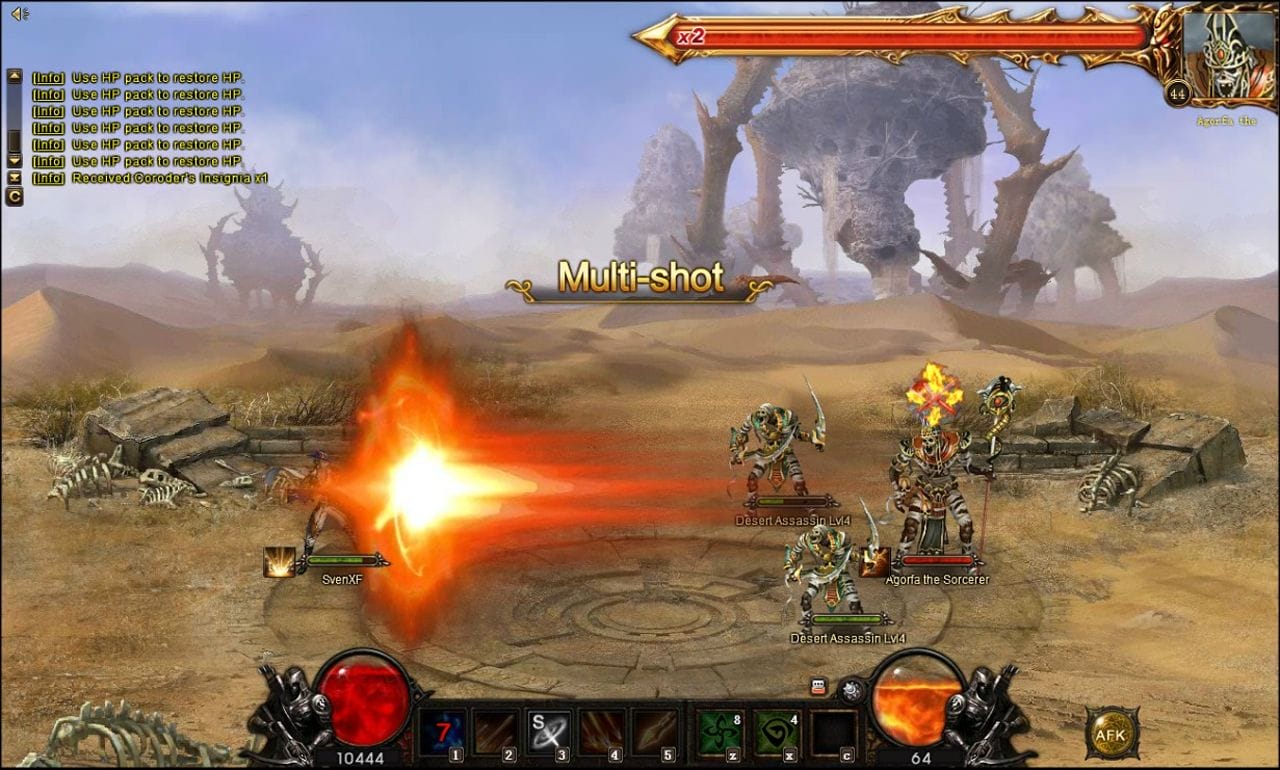The image size is (1280, 770).
Task: Select Agorfa the Sorcerer boss portrait
Action: pyautogui.click(x=1228, y=56)
